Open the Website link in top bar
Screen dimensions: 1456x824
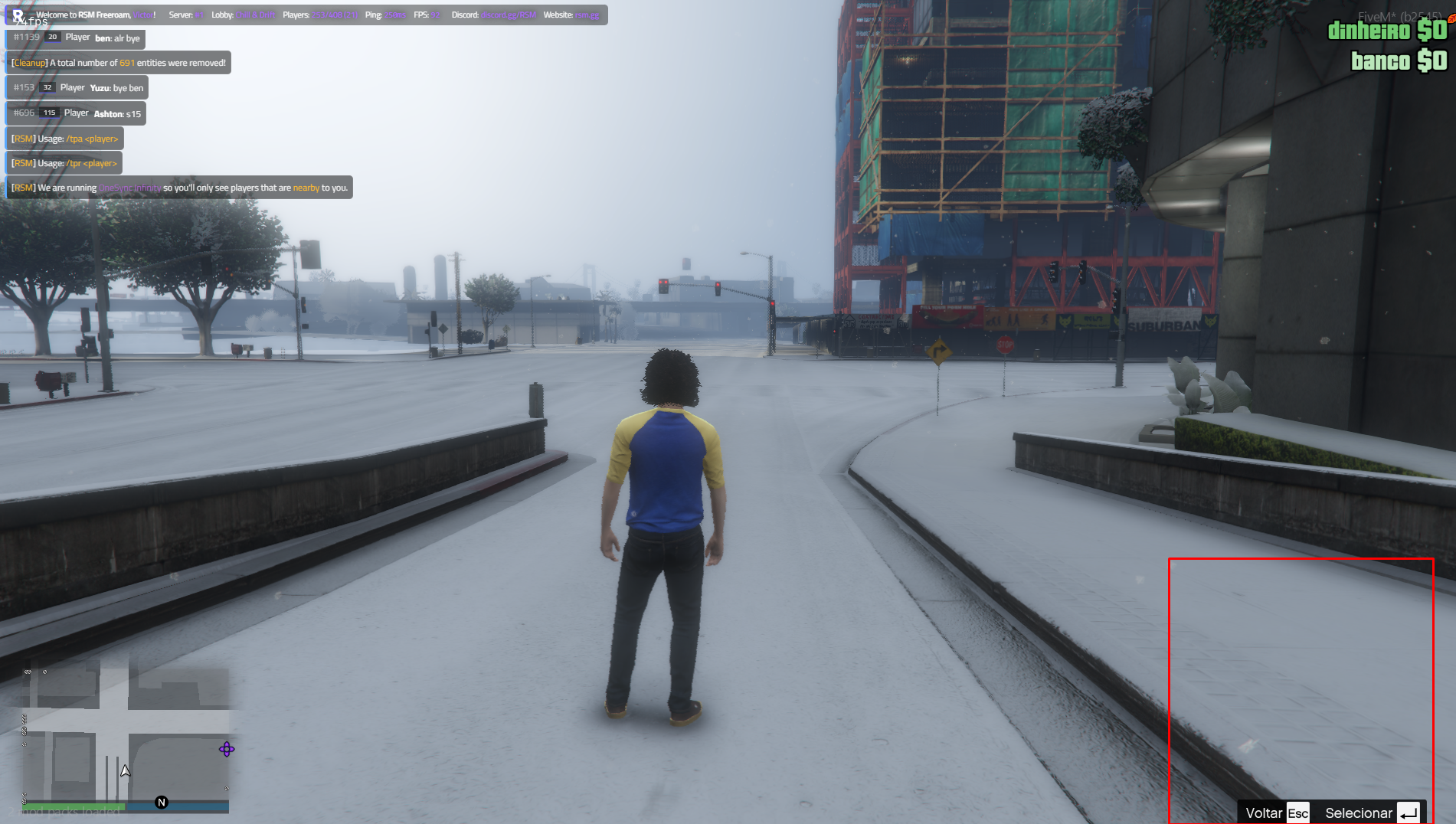pyautogui.click(x=587, y=15)
